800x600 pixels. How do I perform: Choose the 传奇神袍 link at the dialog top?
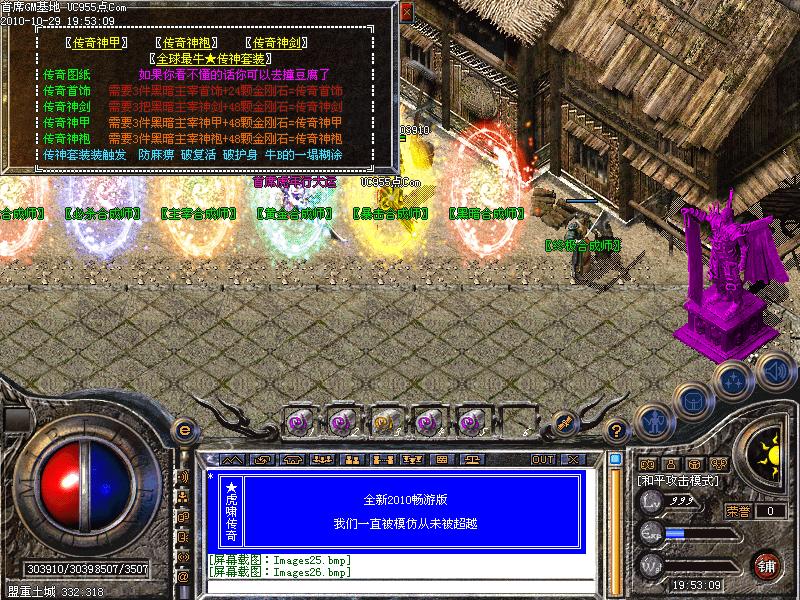[x=188, y=43]
